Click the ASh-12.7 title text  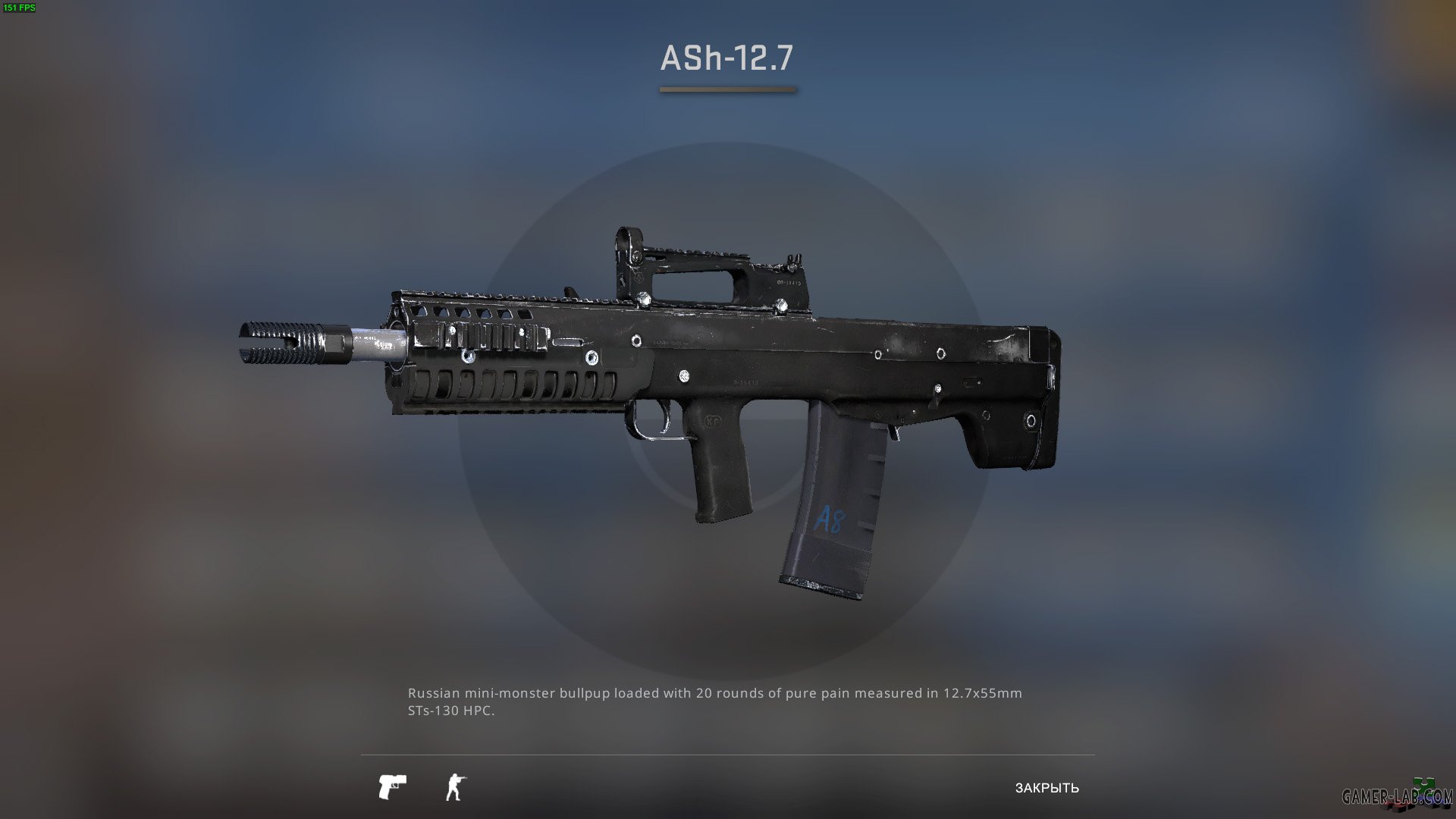click(x=727, y=56)
